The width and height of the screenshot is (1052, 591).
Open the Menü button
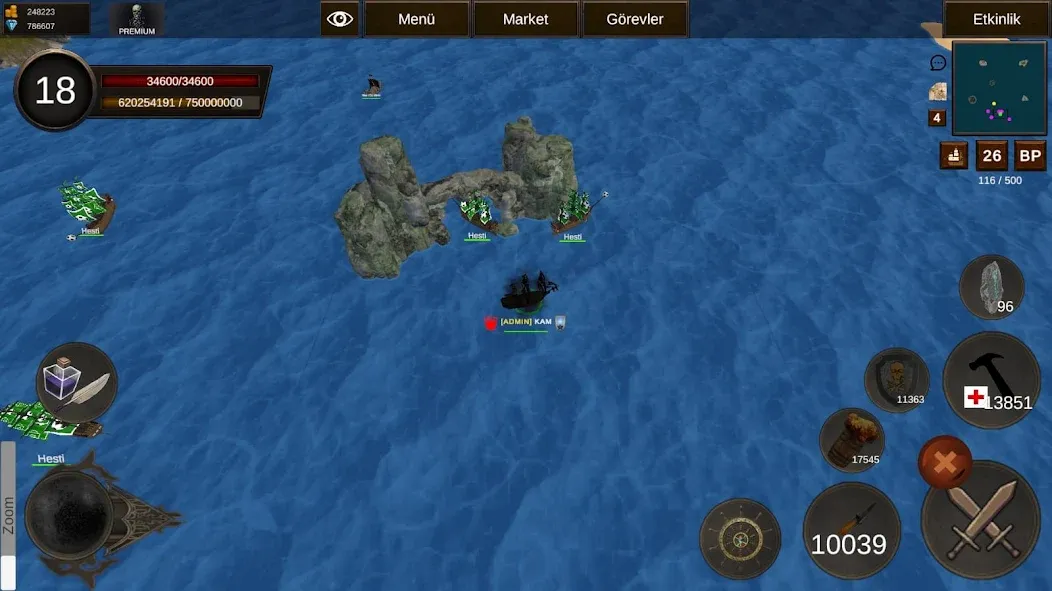point(416,19)
